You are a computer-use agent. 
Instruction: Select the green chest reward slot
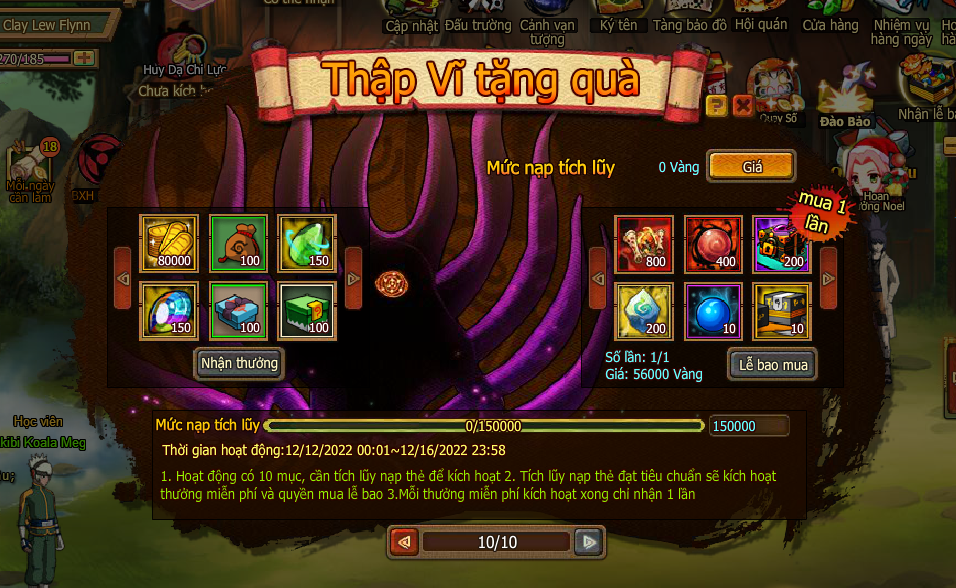(307, 311)
